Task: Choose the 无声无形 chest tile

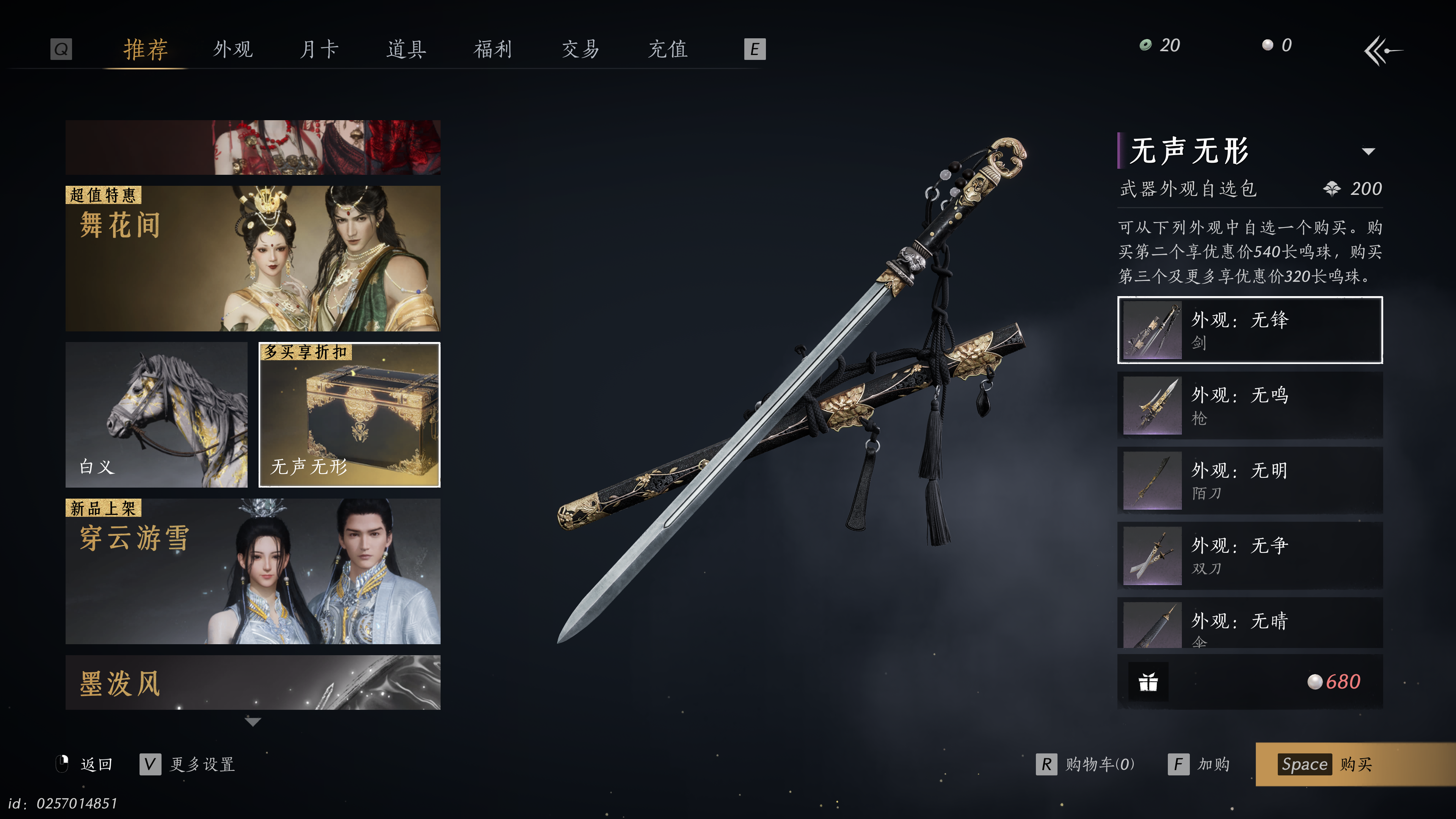Action: (x=349, y=414)
